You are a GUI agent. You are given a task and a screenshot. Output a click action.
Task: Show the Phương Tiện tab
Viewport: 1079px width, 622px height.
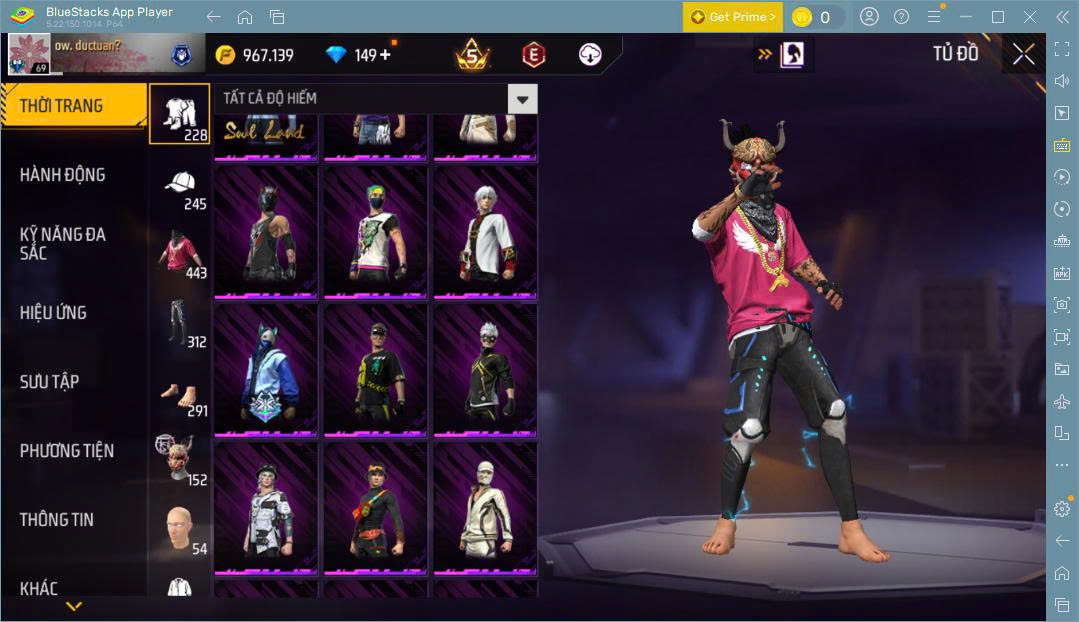click(x=67, y=451)
